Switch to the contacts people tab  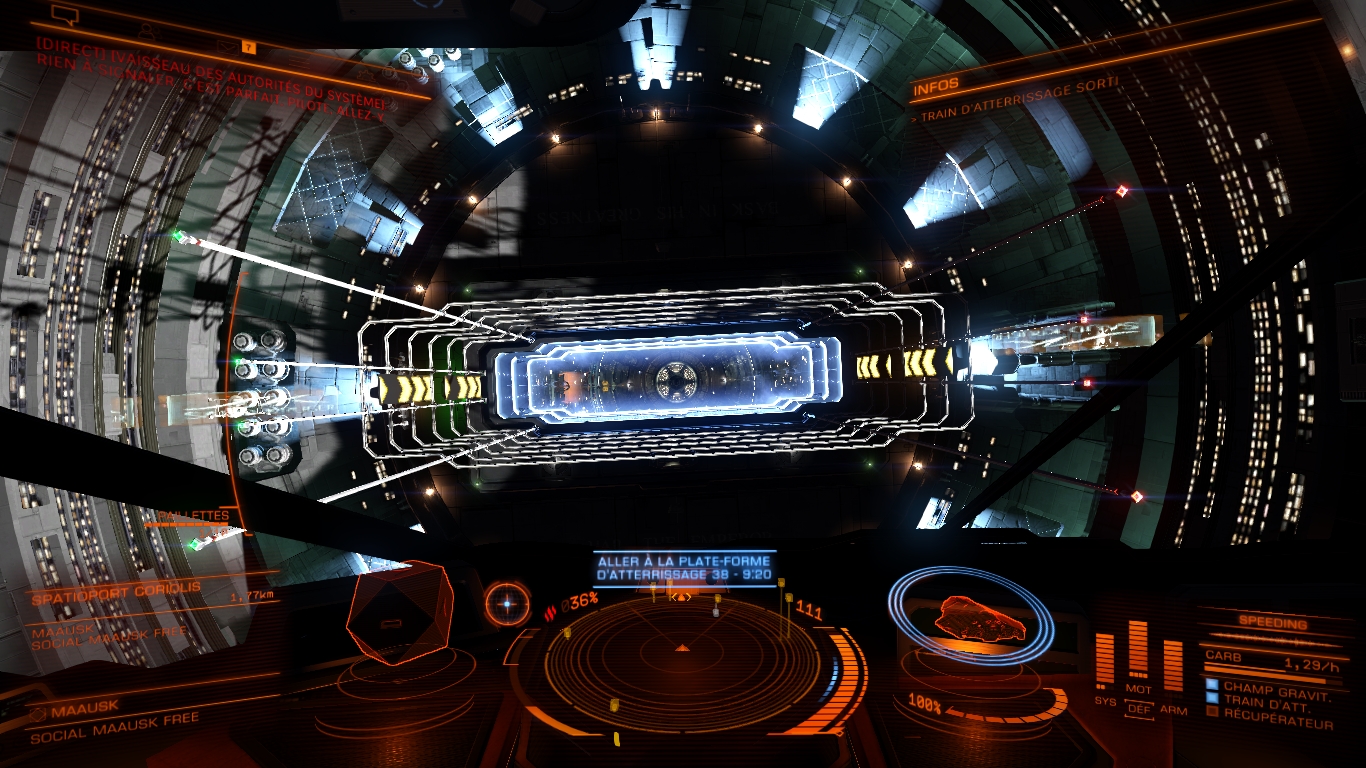146,30
